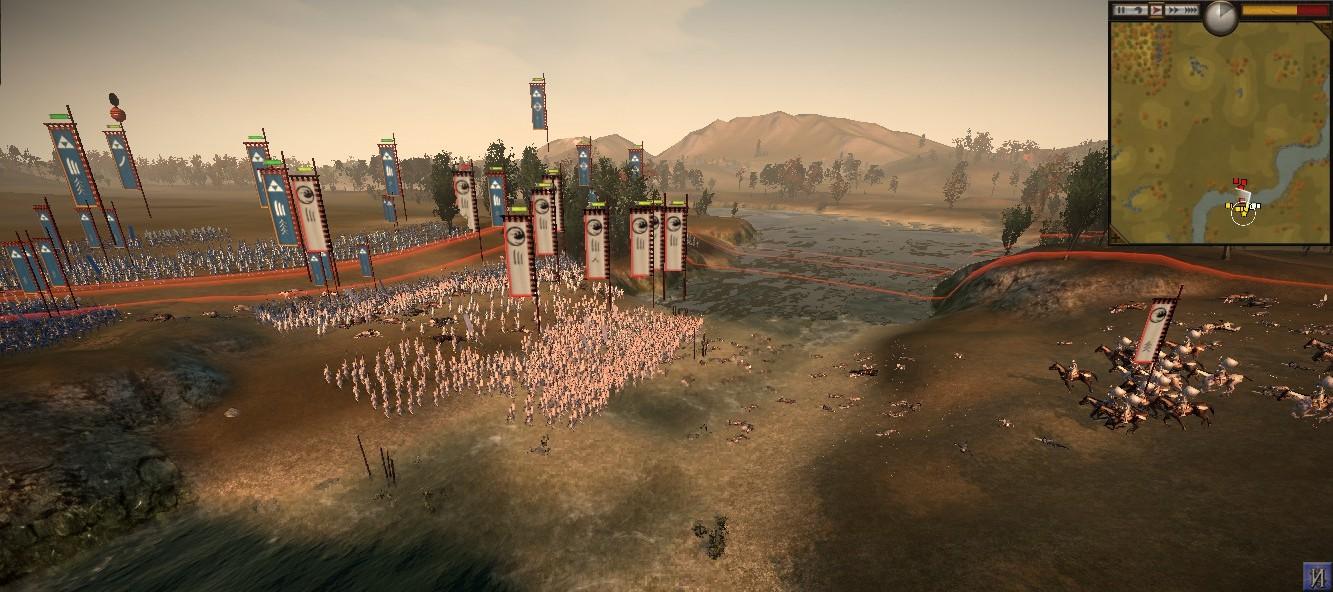The width and height of the screenshot is (1333, 592).
Task: Activate double-arrow fast forward speed
Action: tap(1173, 10)
